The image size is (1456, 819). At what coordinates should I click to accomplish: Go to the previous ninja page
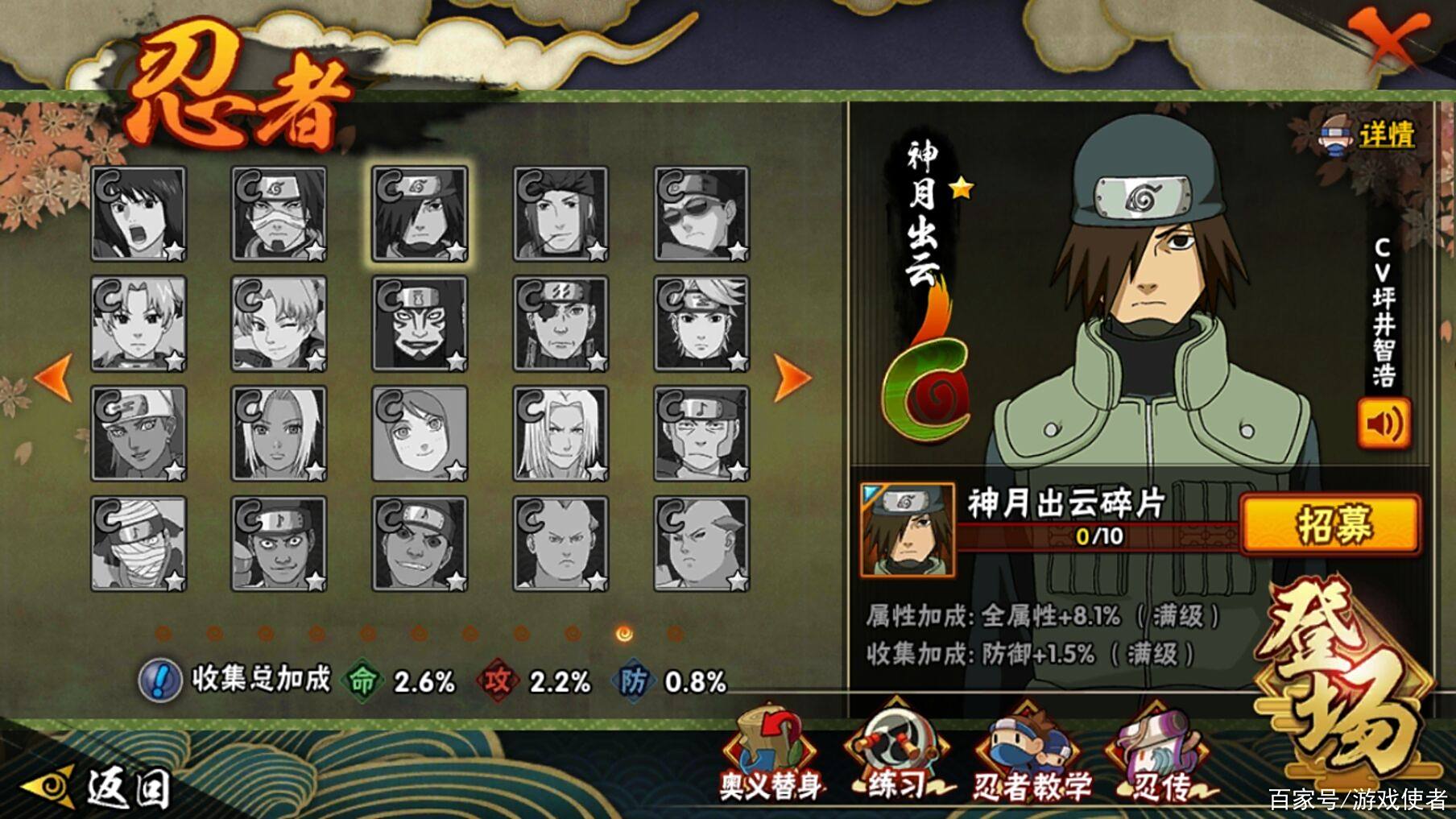click(x=55, y=377)
